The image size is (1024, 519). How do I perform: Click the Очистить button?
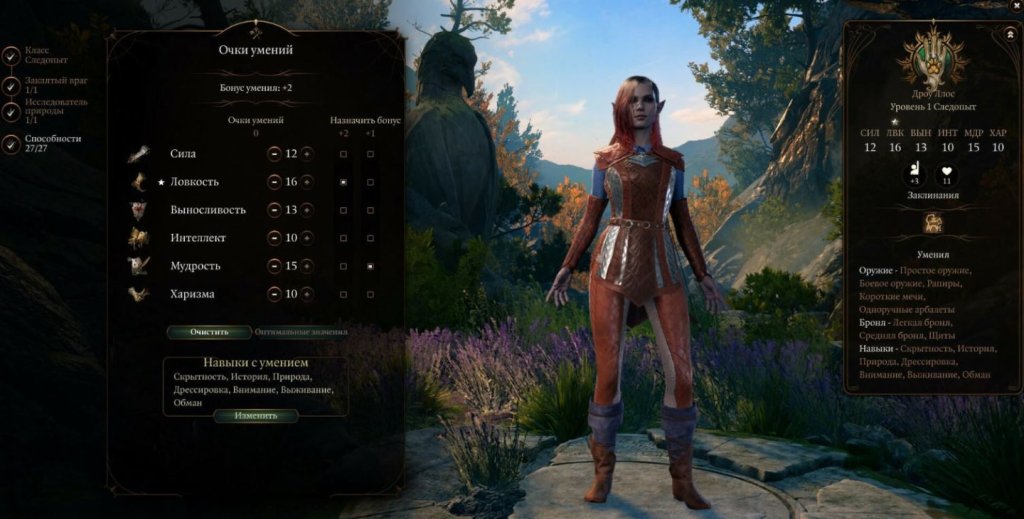click(209, 332)
